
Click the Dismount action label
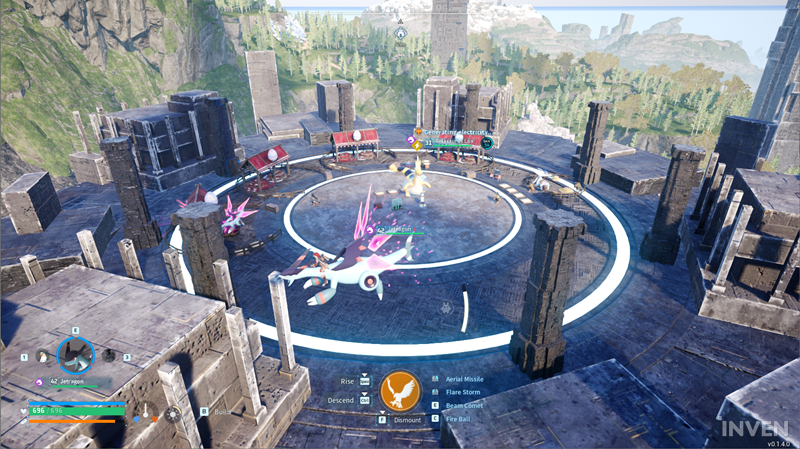pos(407,420)
